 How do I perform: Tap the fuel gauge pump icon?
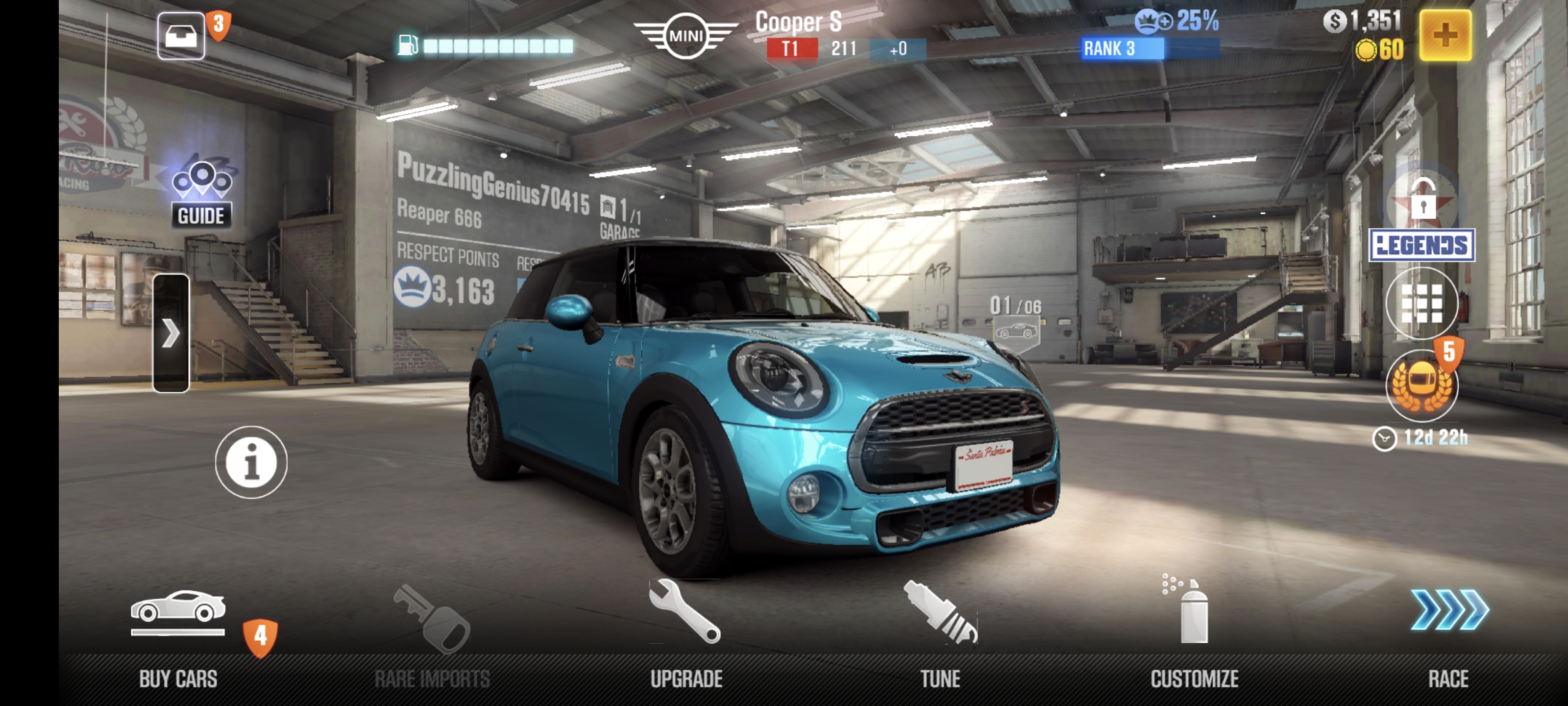(408, 45)
